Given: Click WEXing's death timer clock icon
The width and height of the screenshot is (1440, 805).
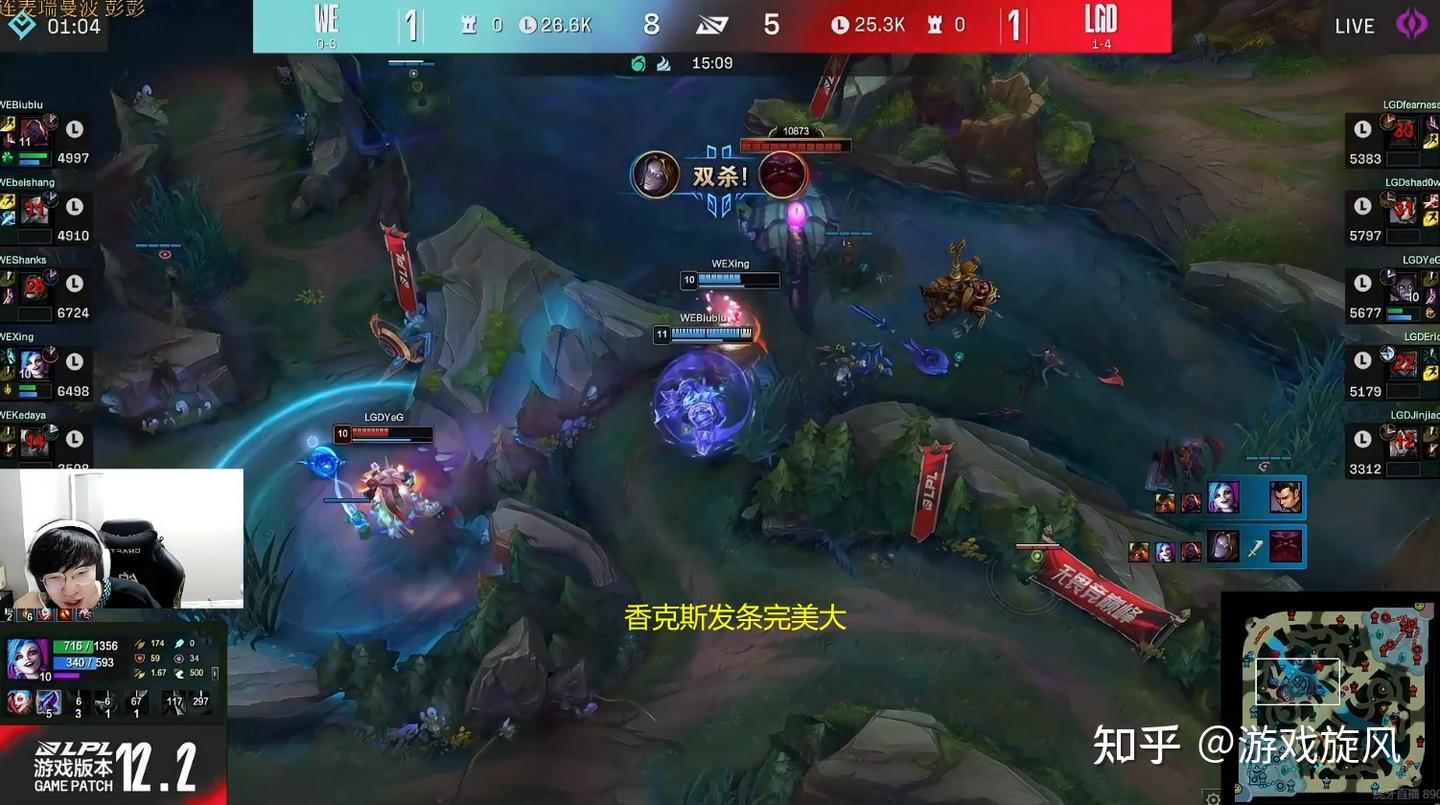Looking at the screenshot, I should [x=75, y=362].
